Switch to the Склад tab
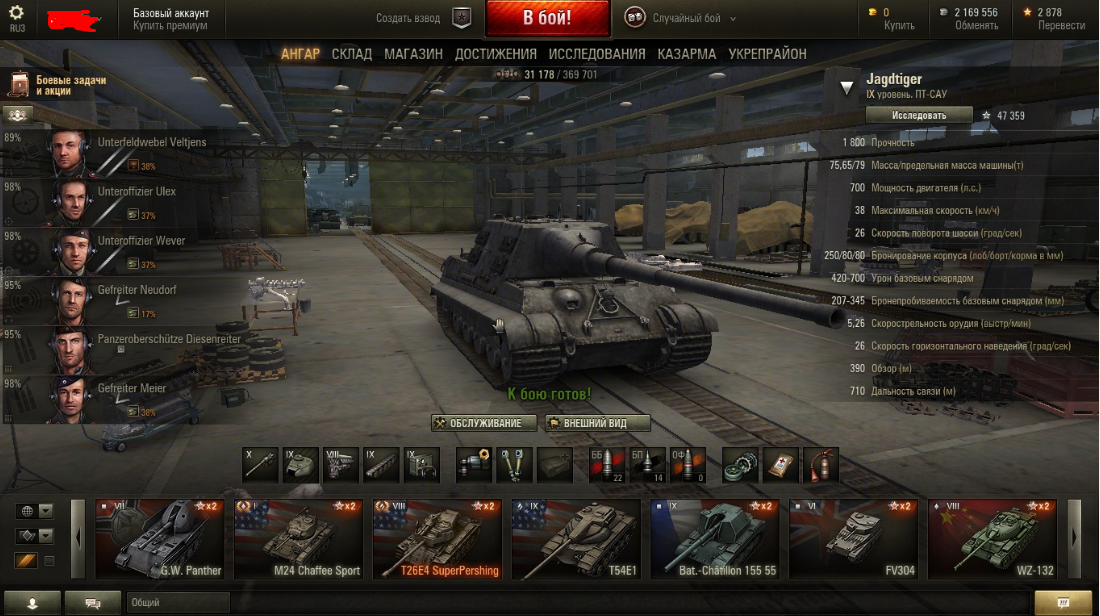 tap(351, 54)
